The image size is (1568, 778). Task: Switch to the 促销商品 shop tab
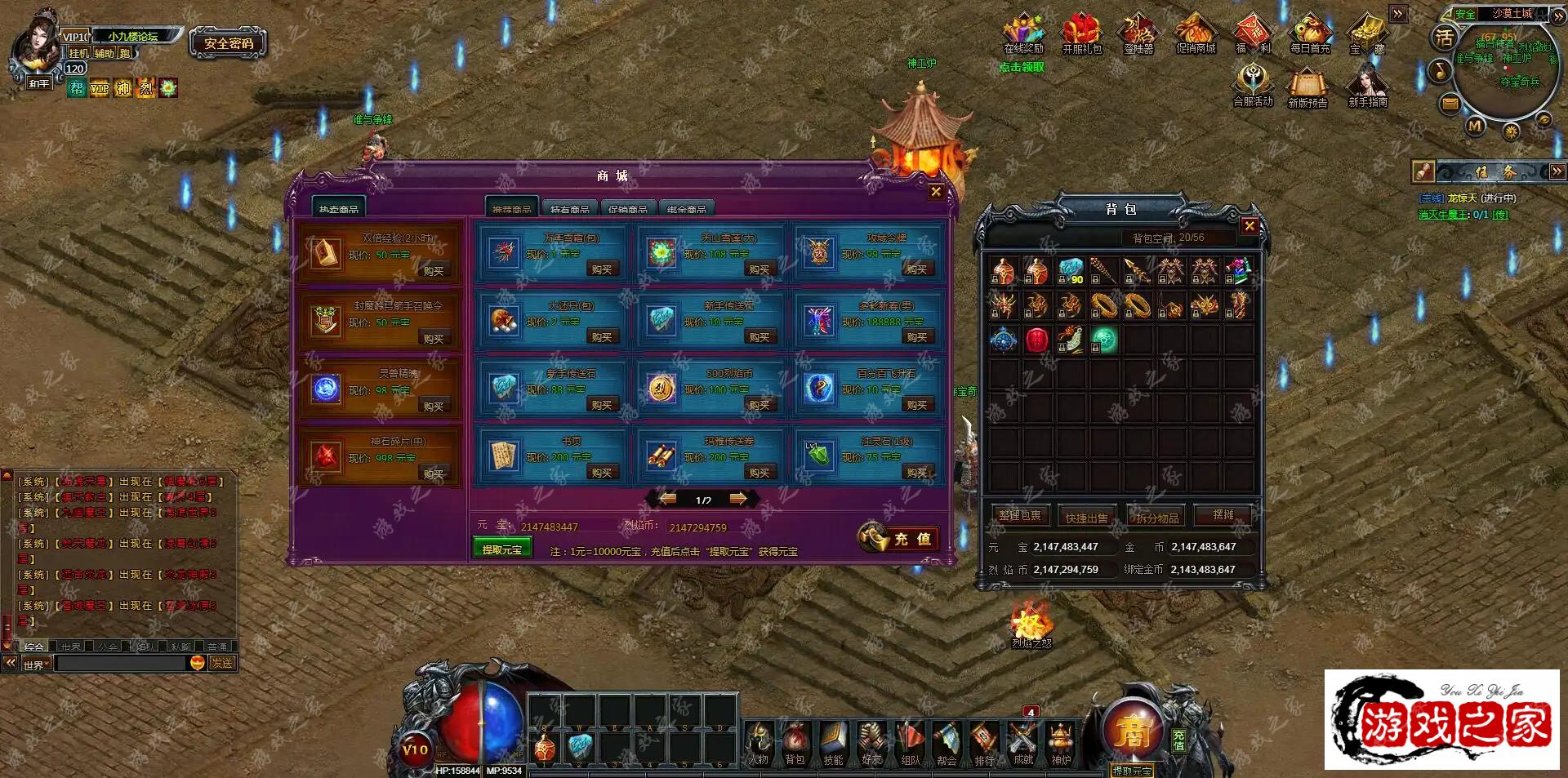coord(627,209)
